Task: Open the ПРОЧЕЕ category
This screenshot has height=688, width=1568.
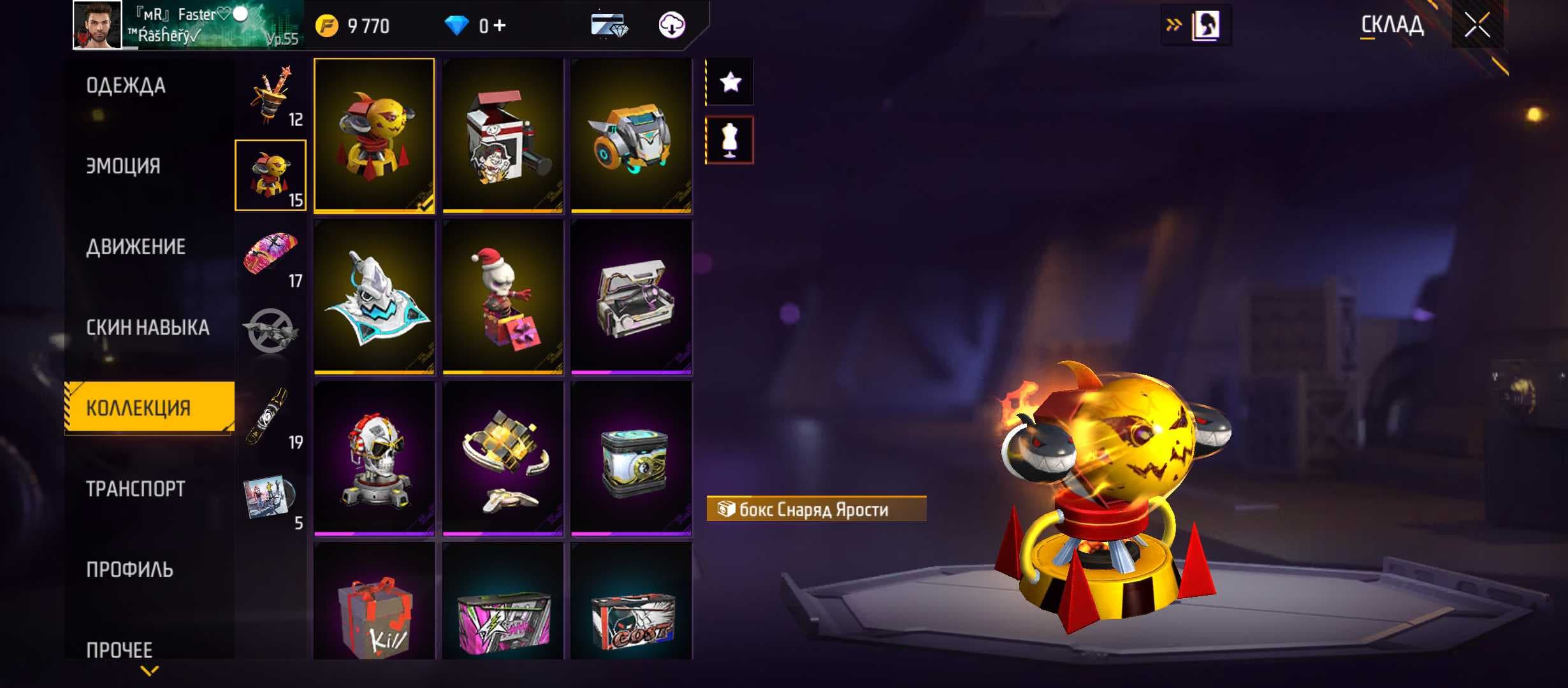Action: point(119,650)
